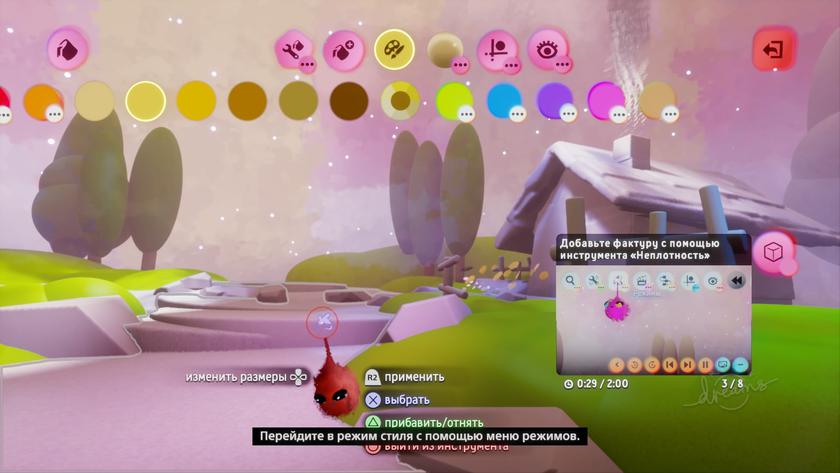The height and width of the screenshot is (473, 840).
Task: Choose the spray can tool
Action: [343, 49]
